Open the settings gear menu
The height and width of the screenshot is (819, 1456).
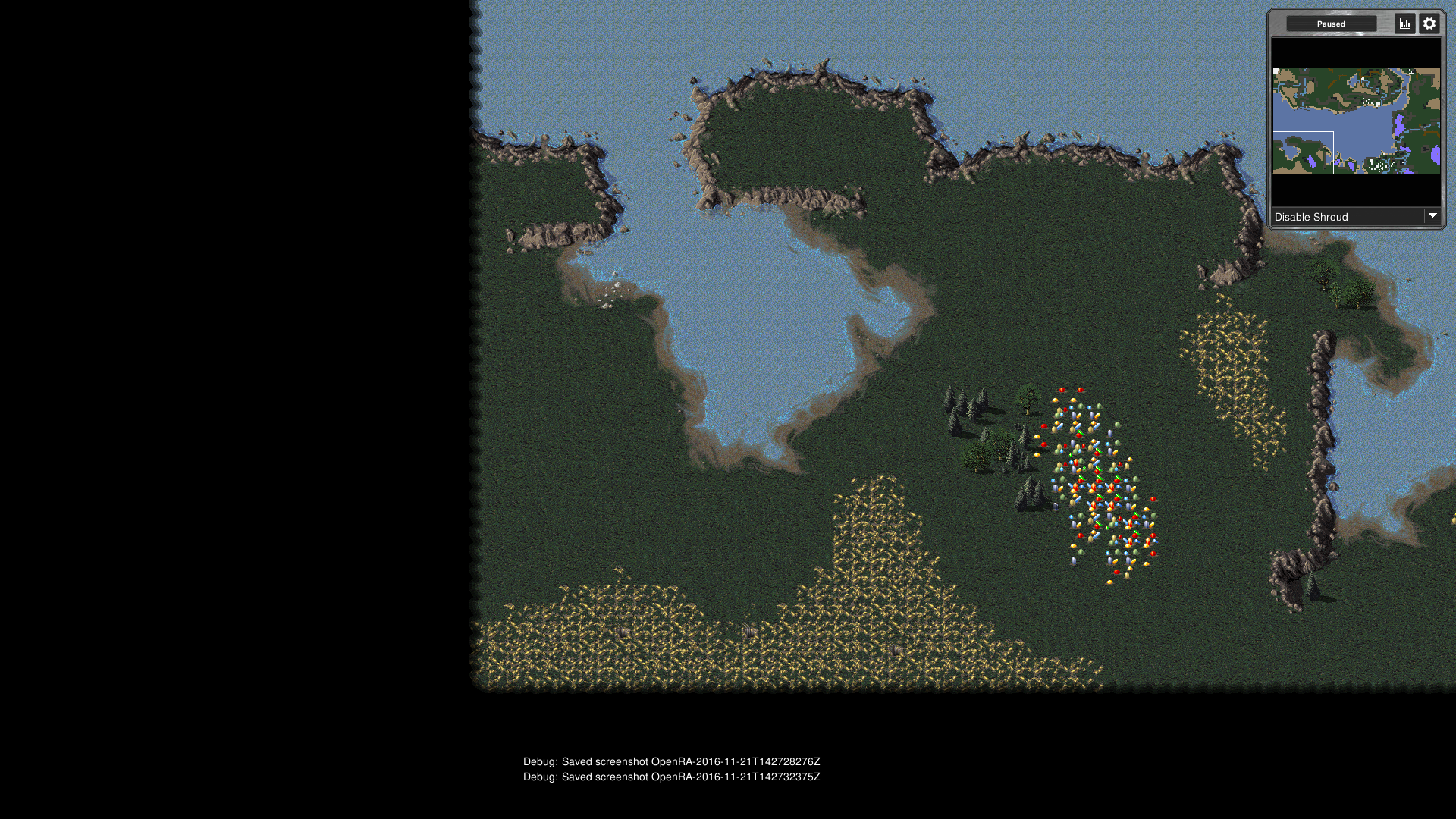click(x=1429, y=24)
